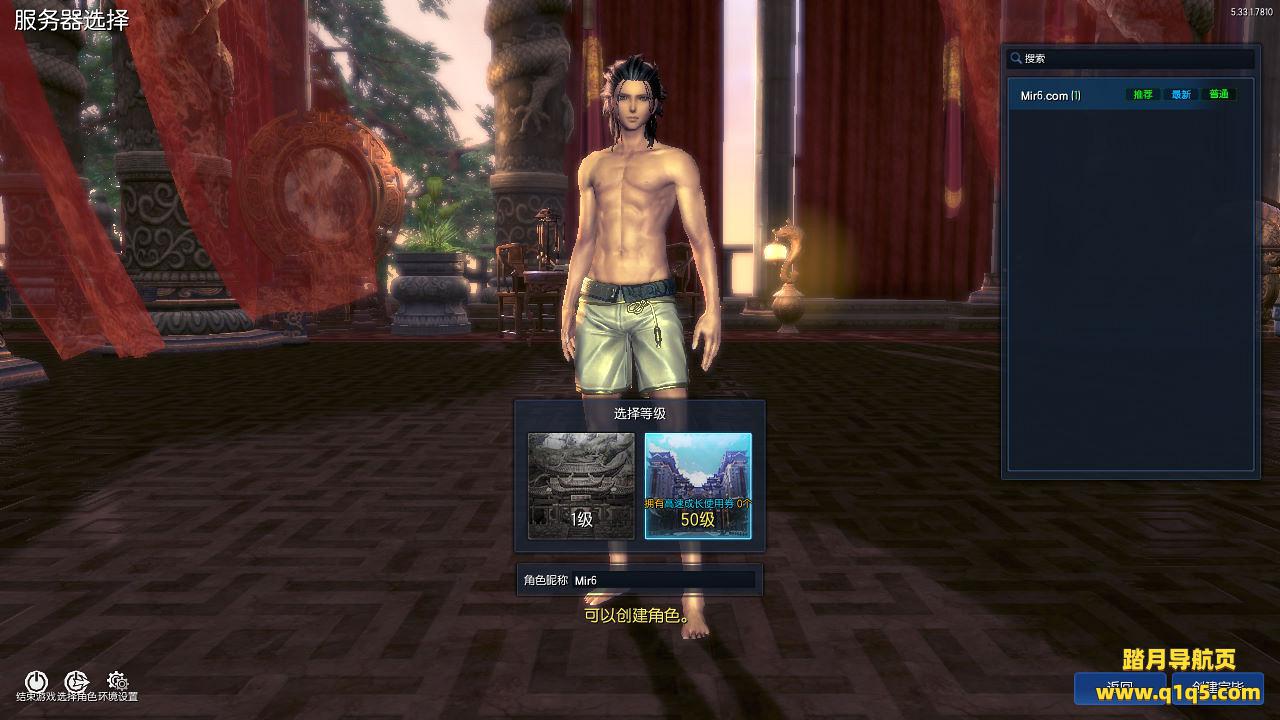This screenshot has width=1280, height=720.
Task: Go back with the 返回 button
Action: pyautogui.click(x=1120, y=689)
